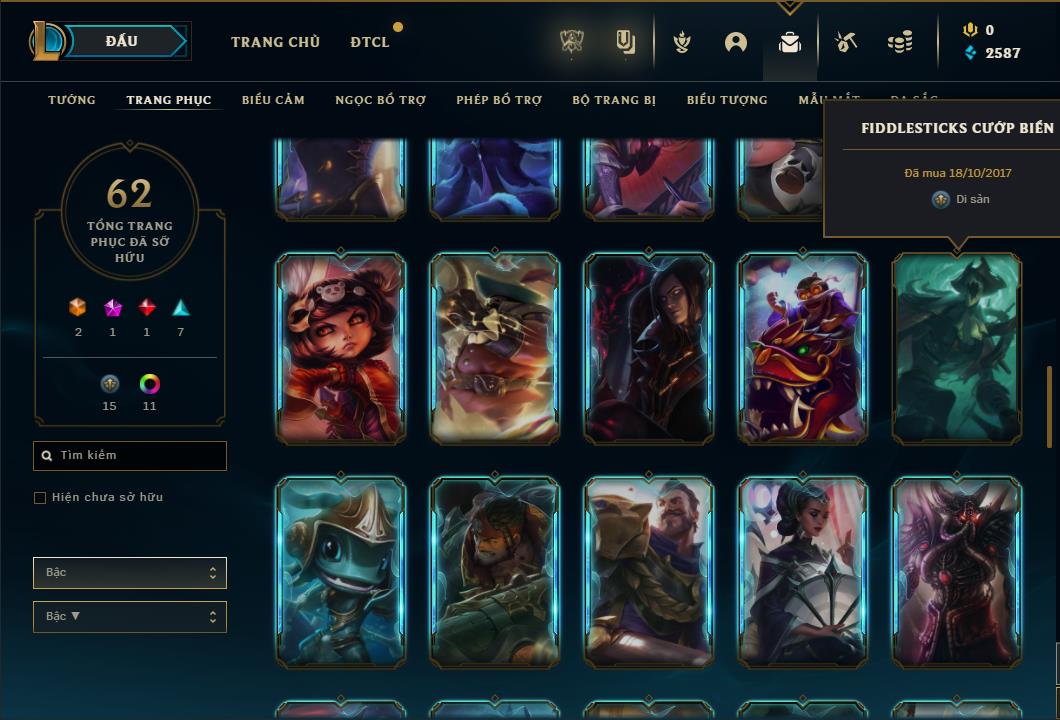Open the collection backpack icon
This screenshot has height=720, width=1060.
790,42
